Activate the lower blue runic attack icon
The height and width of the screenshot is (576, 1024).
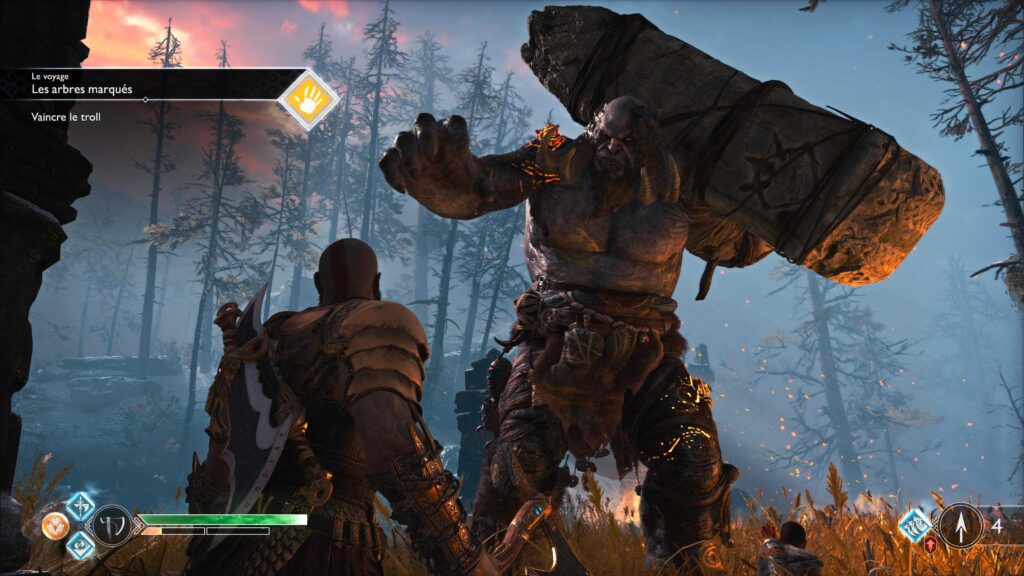pyautogui.click(x=80, y=543)
